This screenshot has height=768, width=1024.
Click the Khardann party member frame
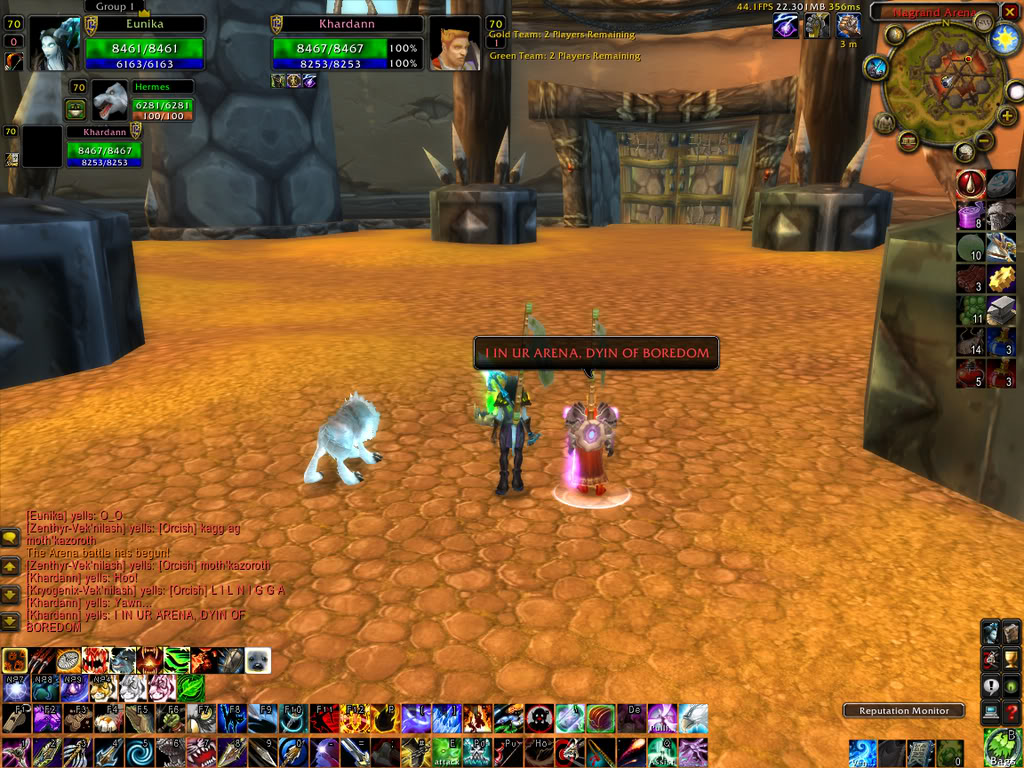pyautogui.click(x=104, y=146)
